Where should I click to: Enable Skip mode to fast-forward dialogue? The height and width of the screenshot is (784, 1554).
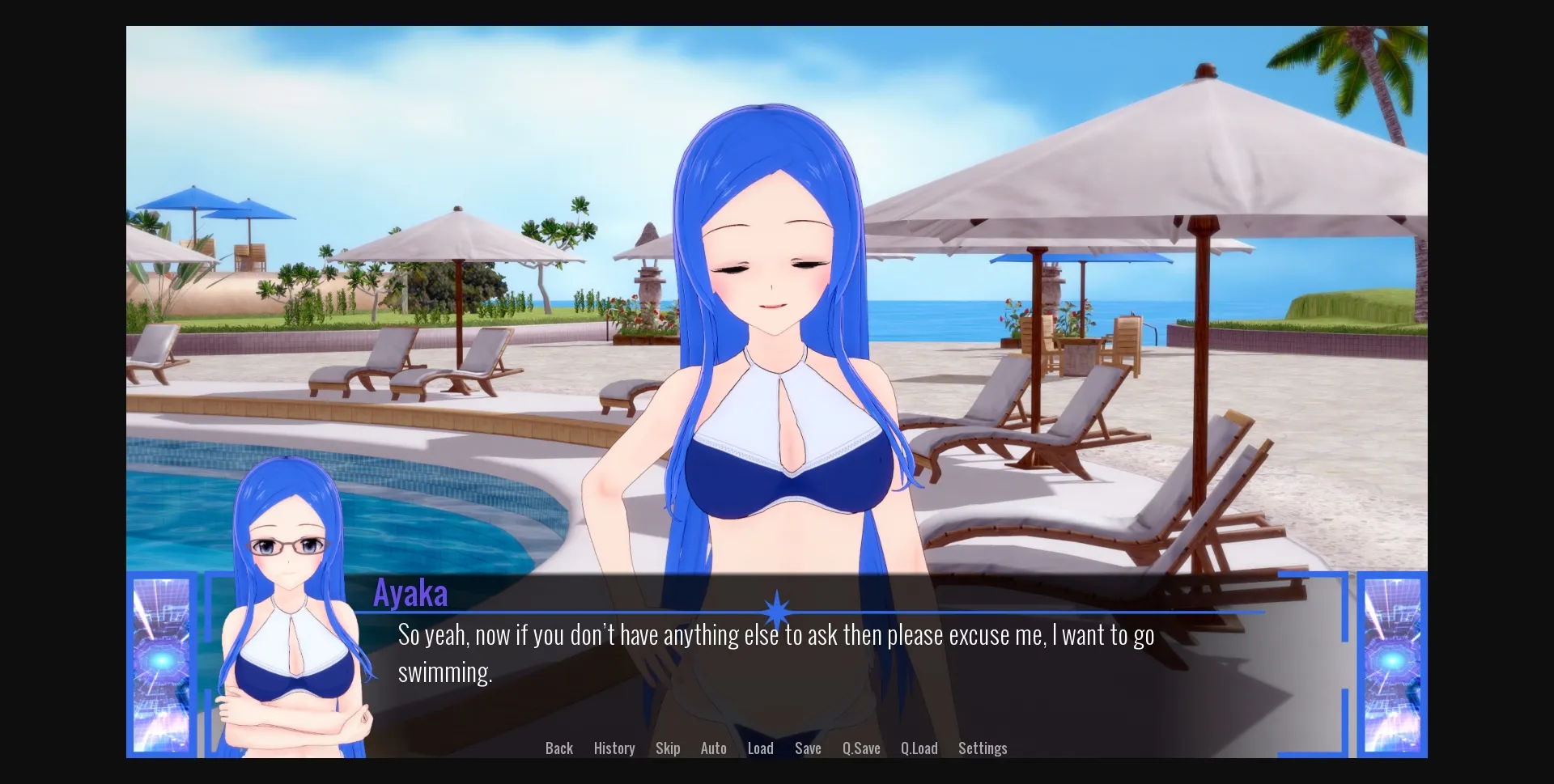667,748
